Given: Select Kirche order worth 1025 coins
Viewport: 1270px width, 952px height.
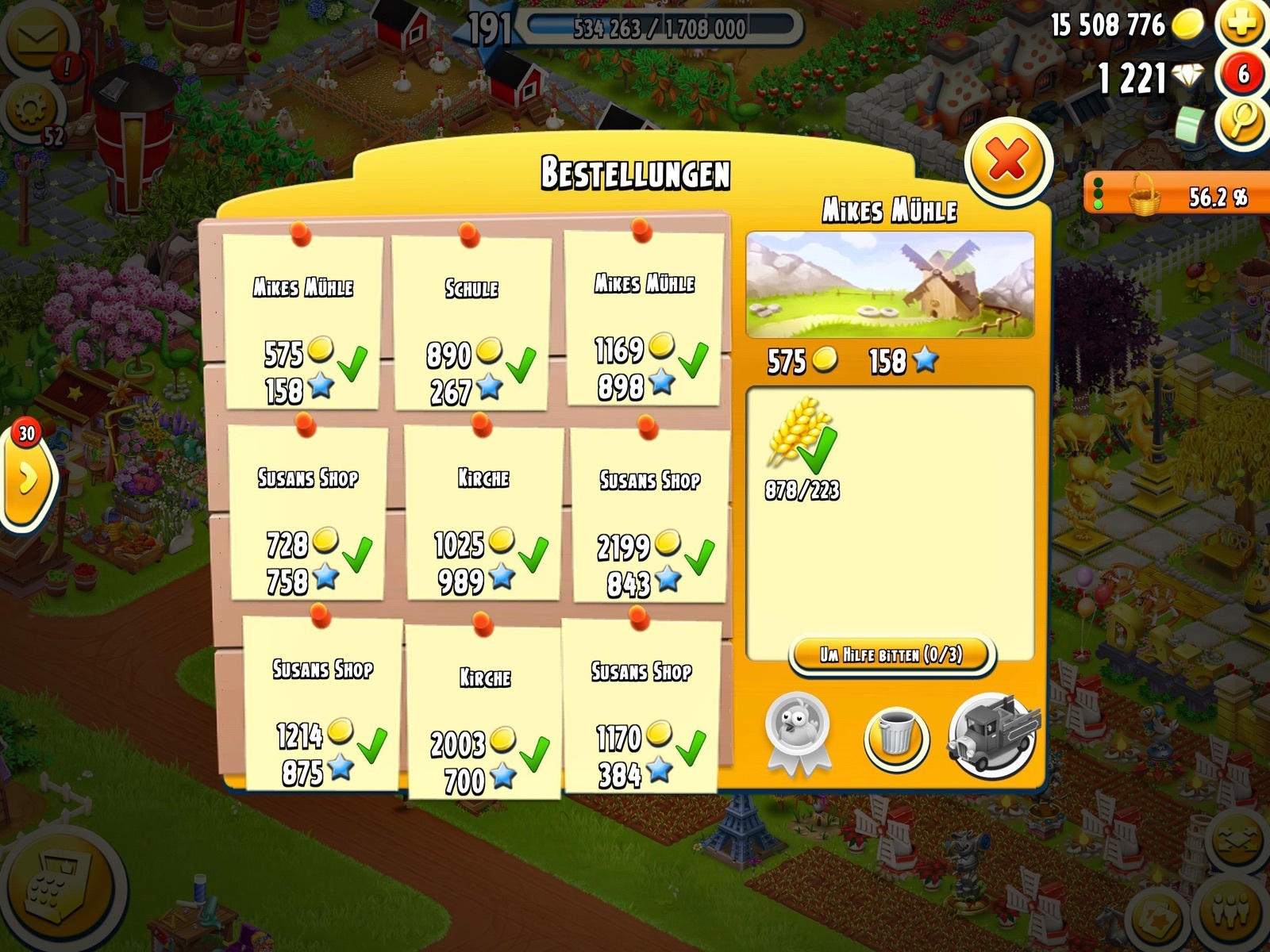Looking at the screenshot, I should 483,514.
